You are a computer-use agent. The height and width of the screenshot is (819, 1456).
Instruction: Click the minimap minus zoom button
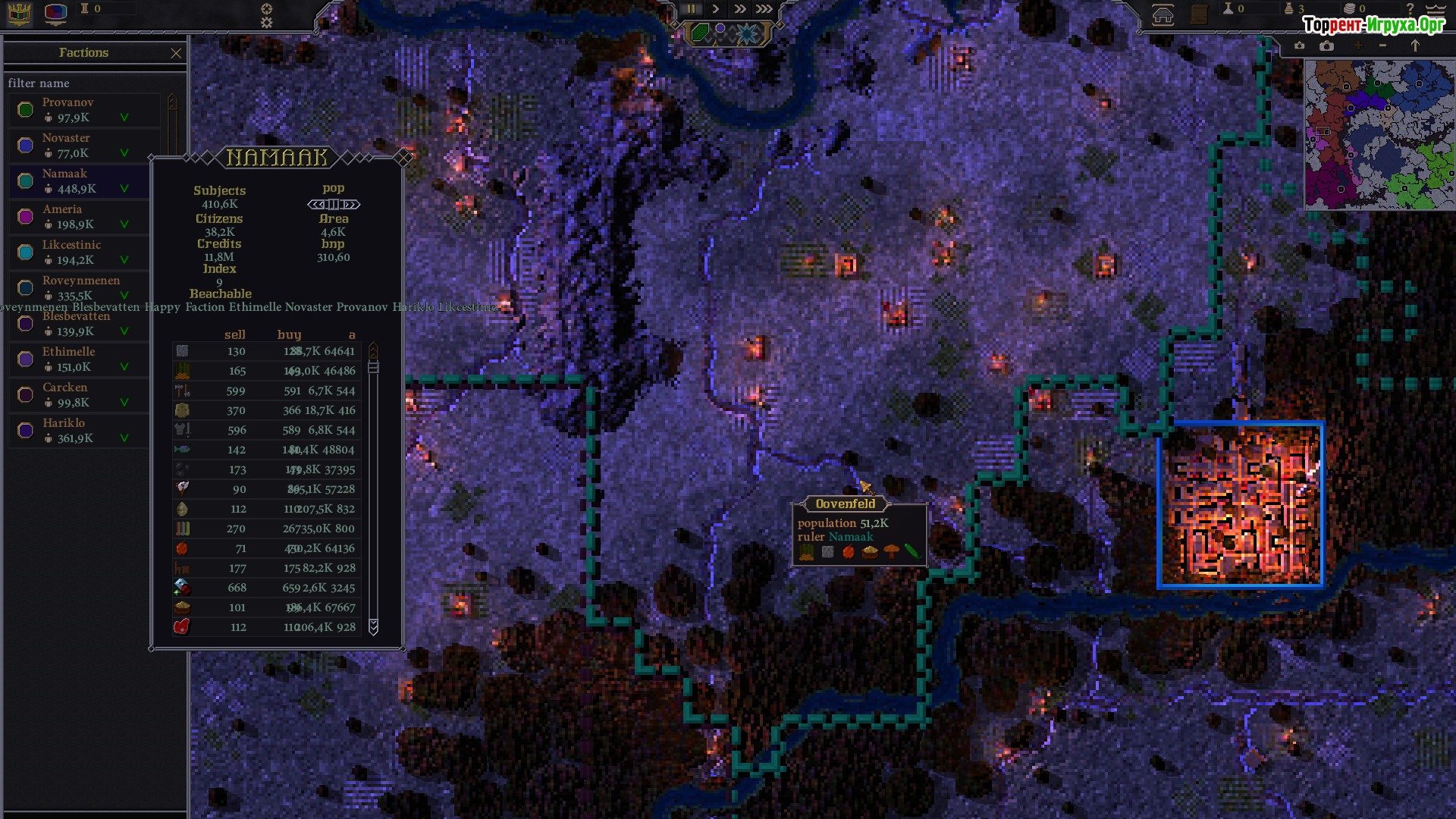pos(1382,46)
